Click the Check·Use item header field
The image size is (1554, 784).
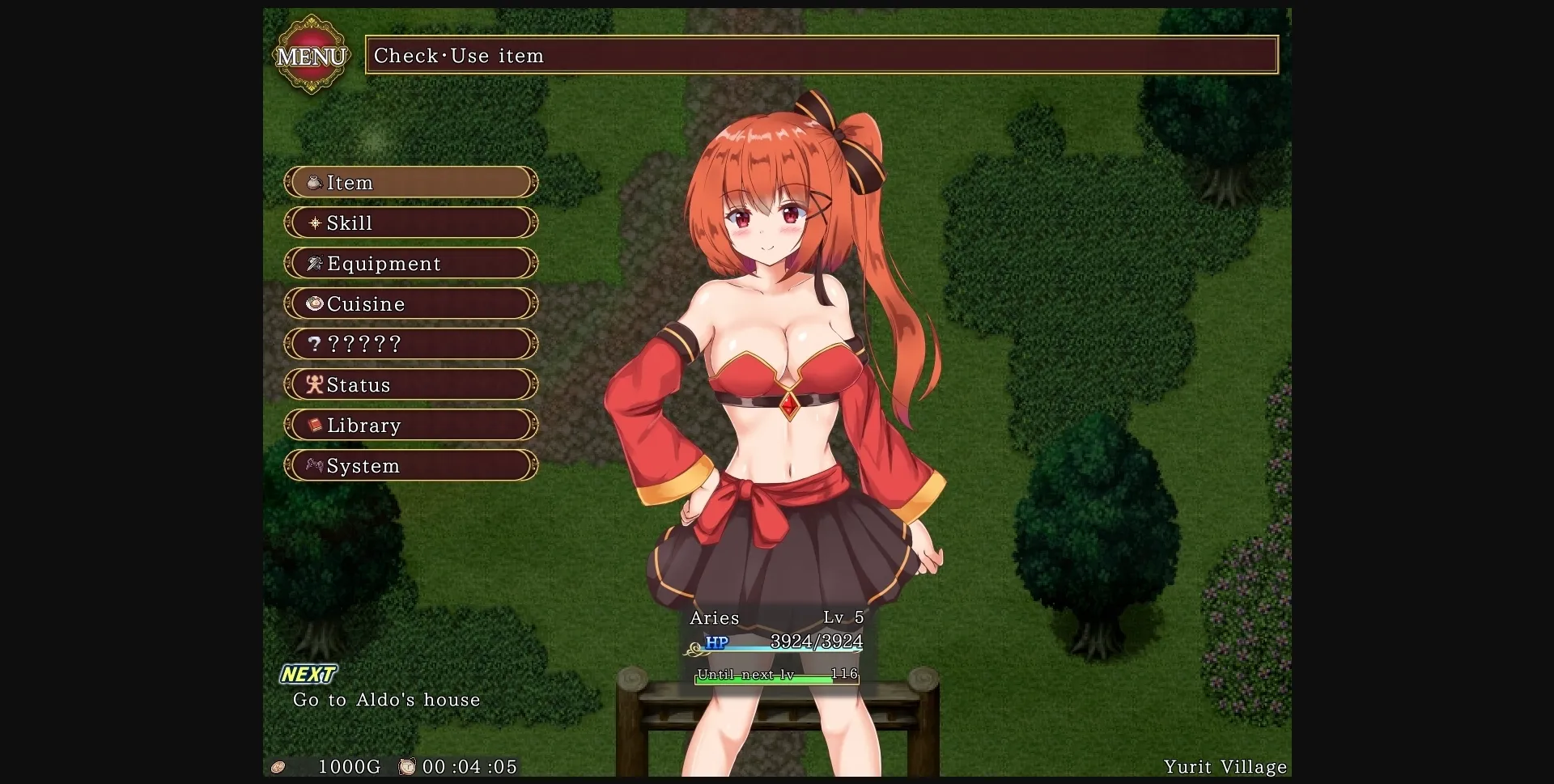[x=822, y=55]
